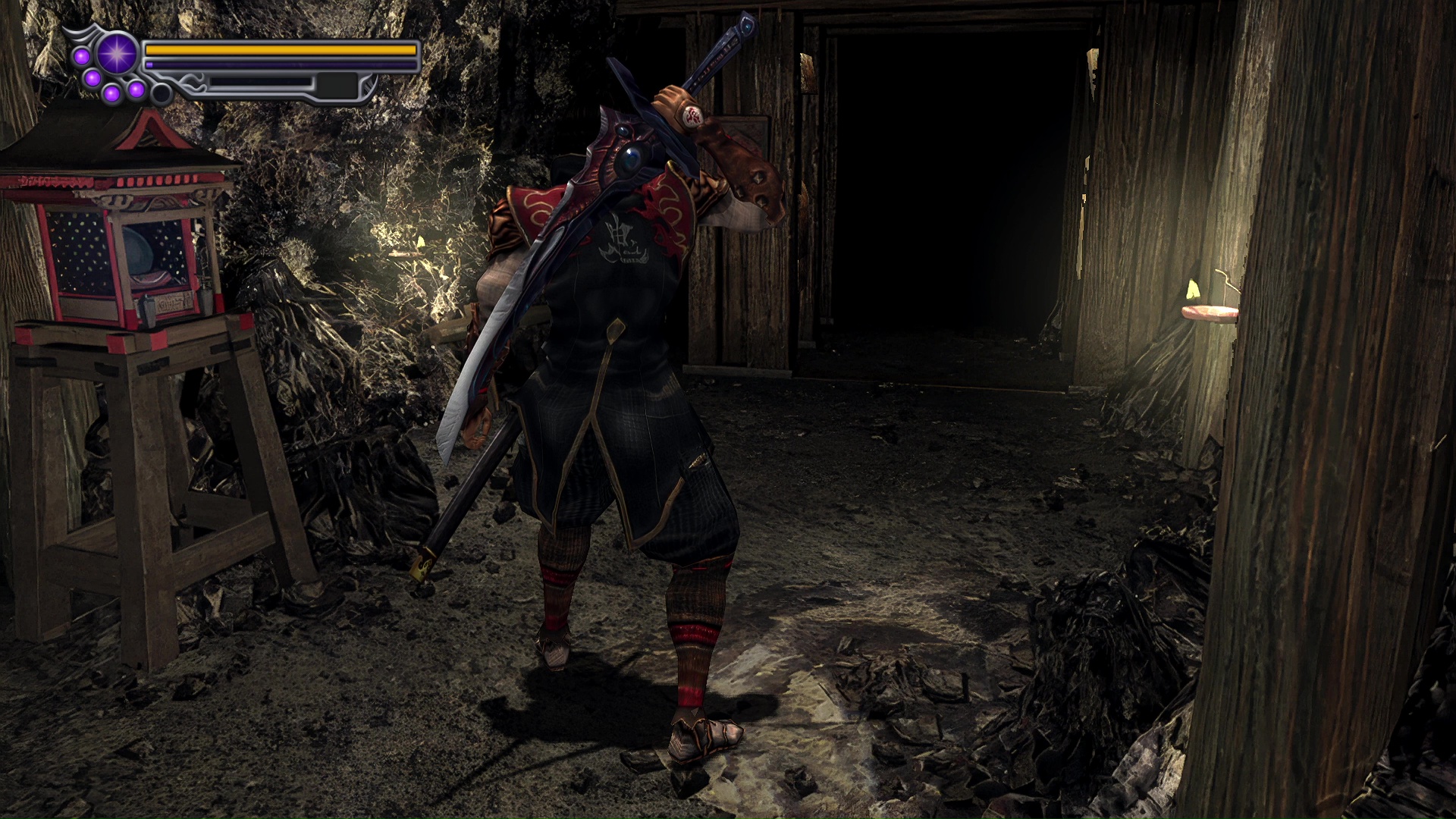Click the large purple weapon orb icon

pyautogui.click(x=117, y=54)
